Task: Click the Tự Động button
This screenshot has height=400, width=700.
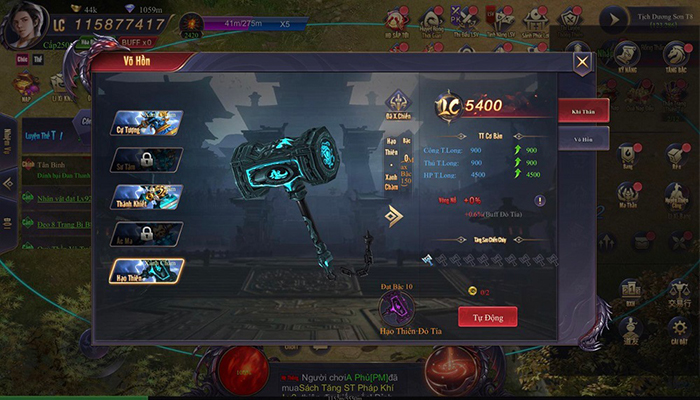Action: tap(488, 317)
